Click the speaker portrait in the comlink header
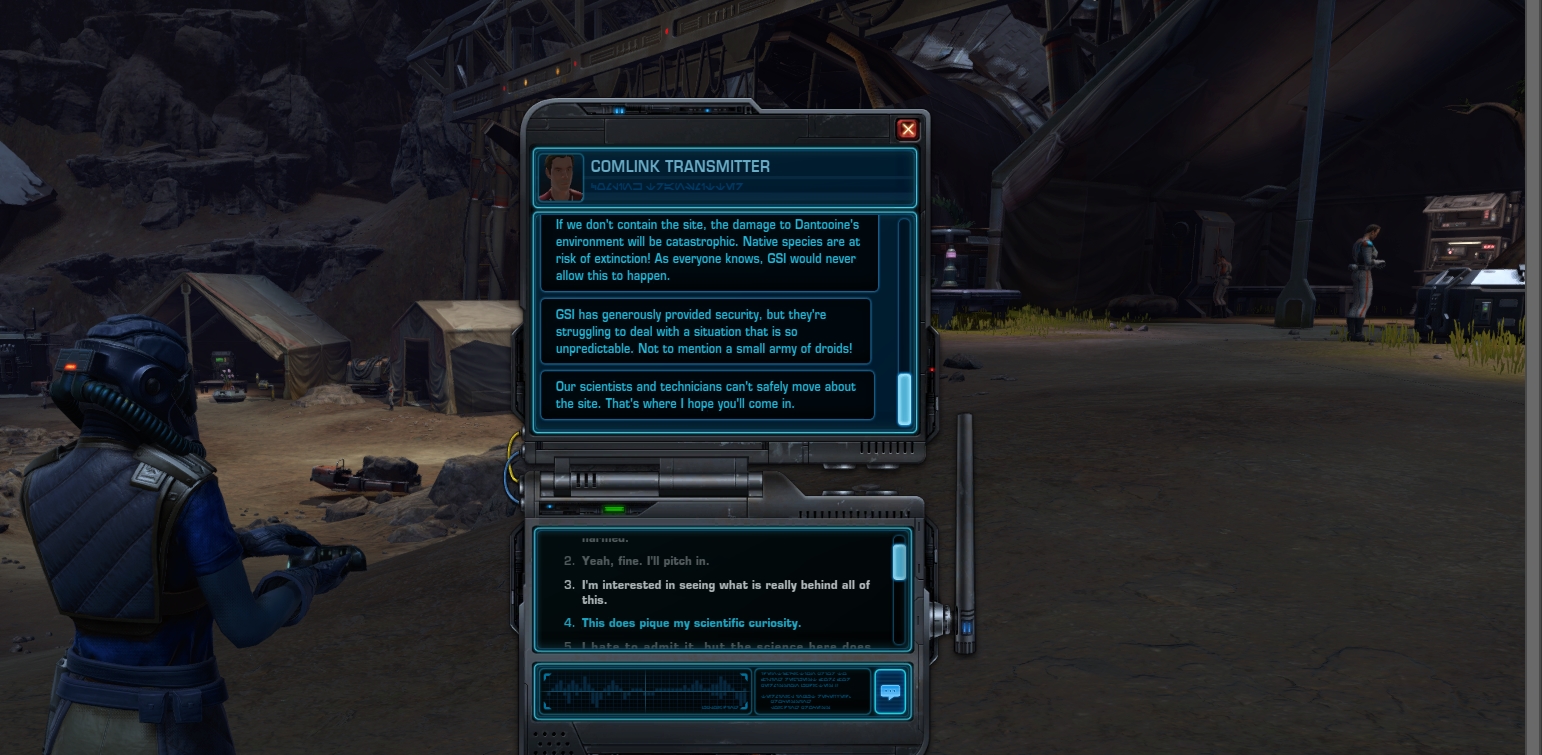Screen dimensions: 1542x755 (561, 177)
